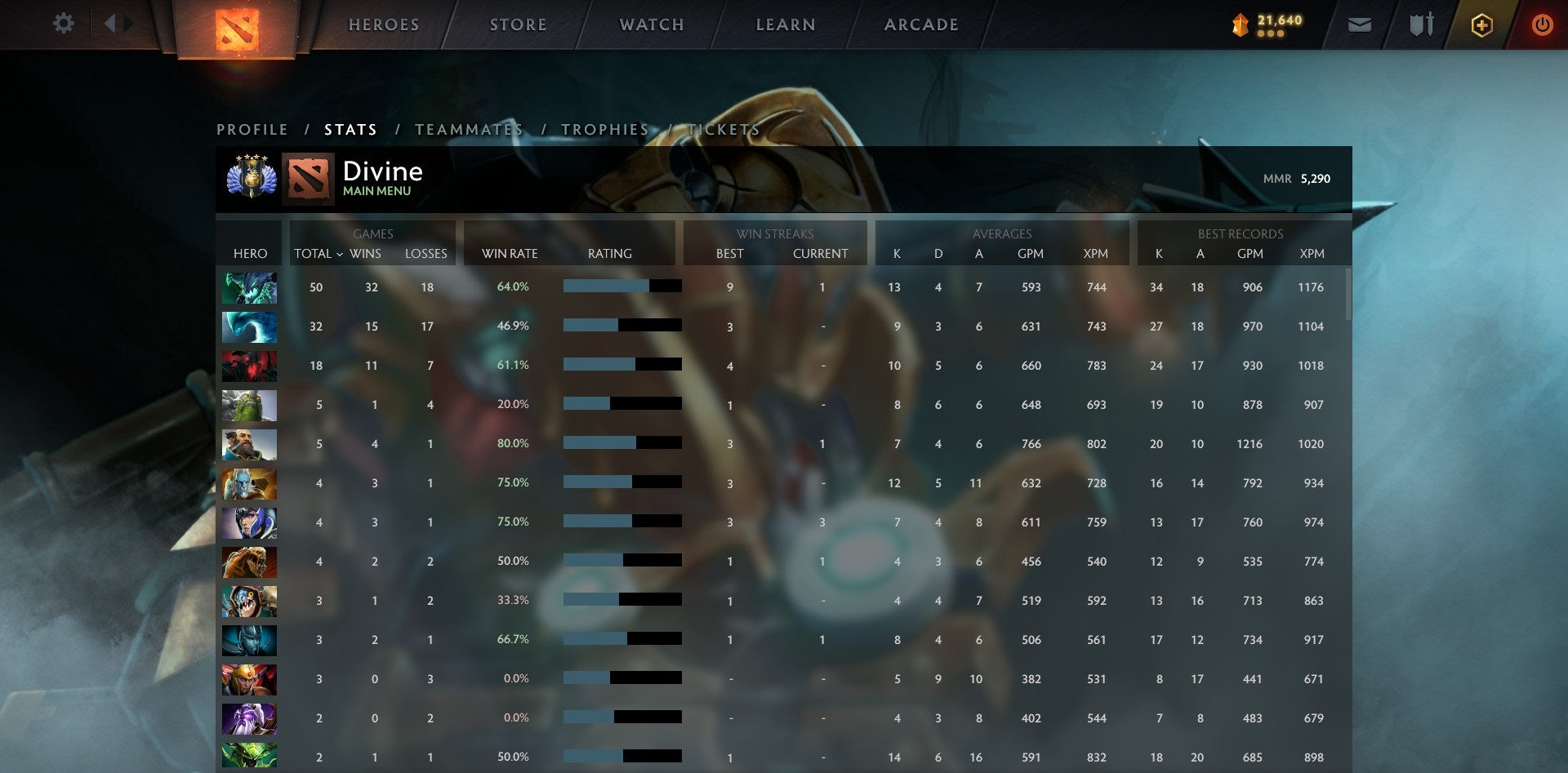This screenshot has width=1568, height=773.
Task: Click the MAIN MENU link under Divine
Action: pos(376,190)
